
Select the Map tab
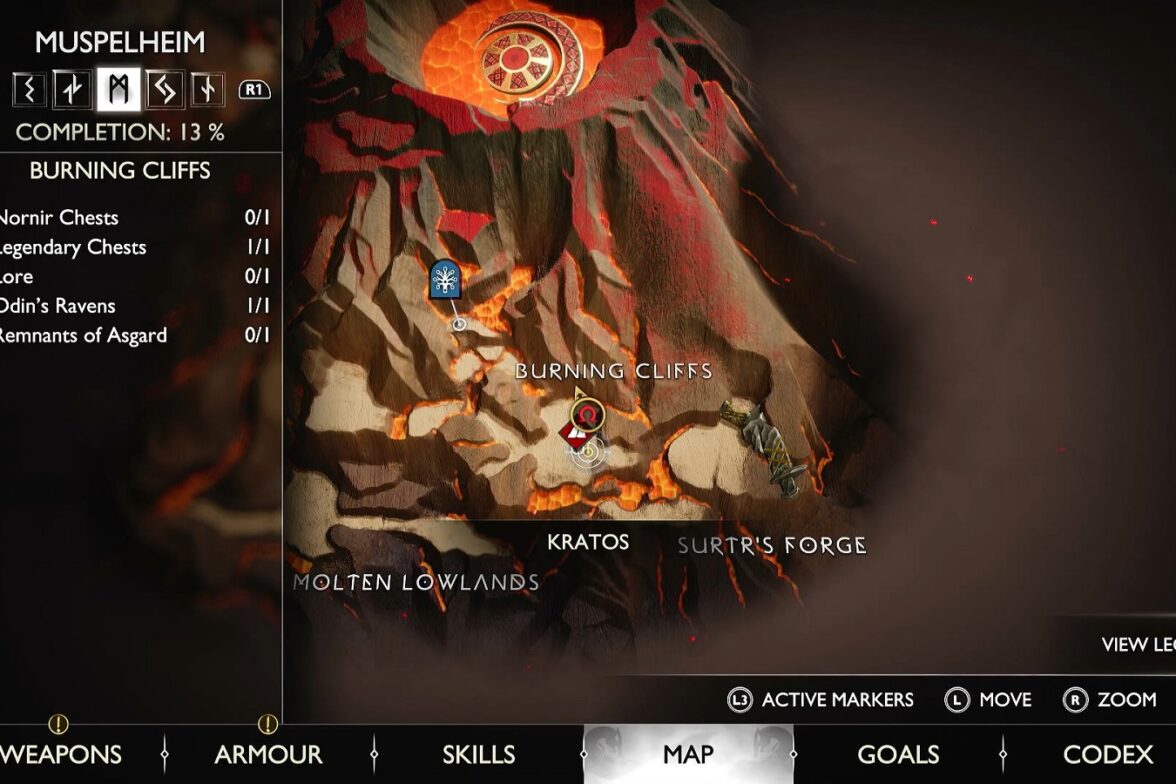pyautogui.click(x=688, y=754)
